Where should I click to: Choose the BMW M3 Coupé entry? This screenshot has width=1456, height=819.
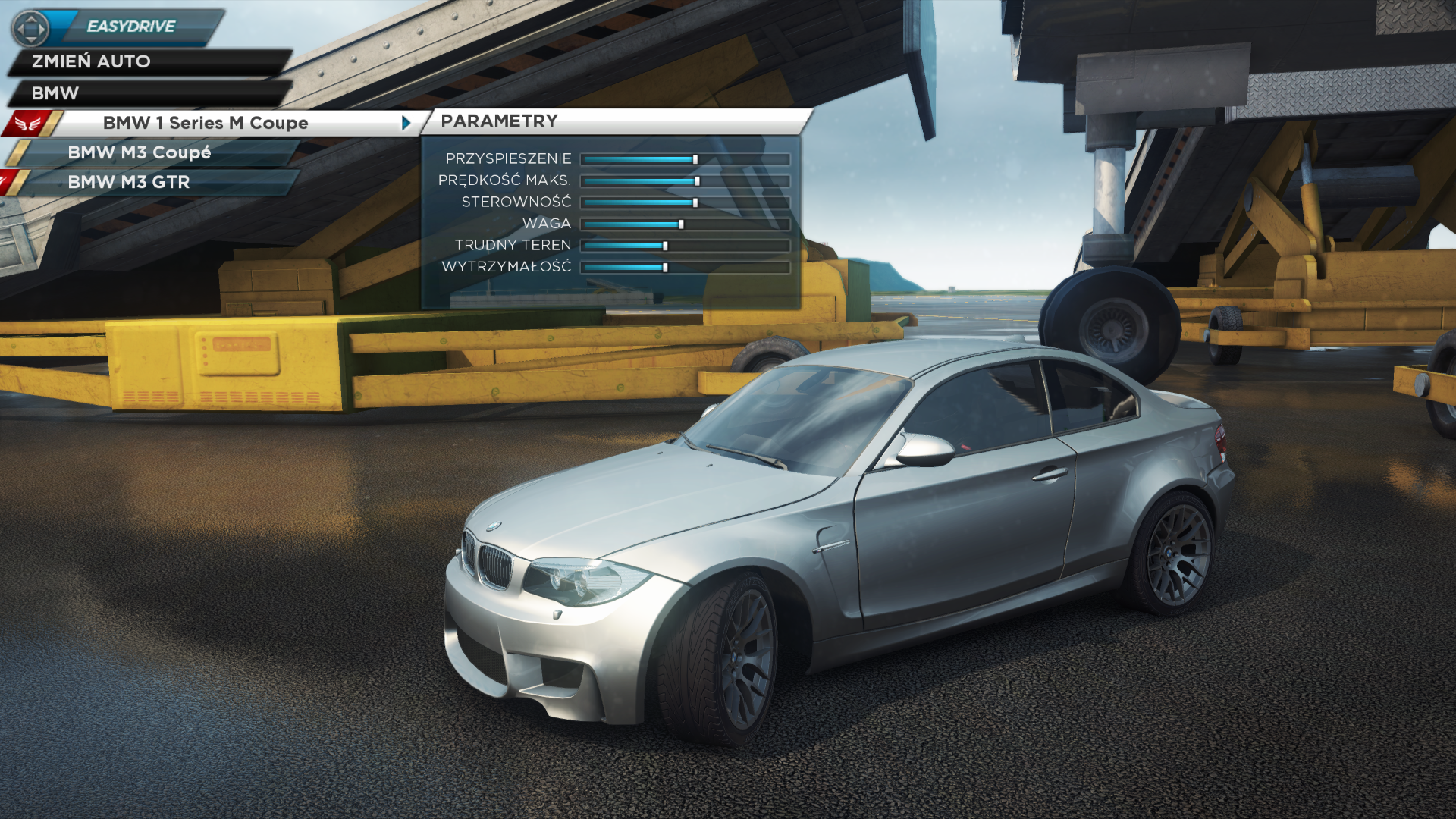coord(140,152)
